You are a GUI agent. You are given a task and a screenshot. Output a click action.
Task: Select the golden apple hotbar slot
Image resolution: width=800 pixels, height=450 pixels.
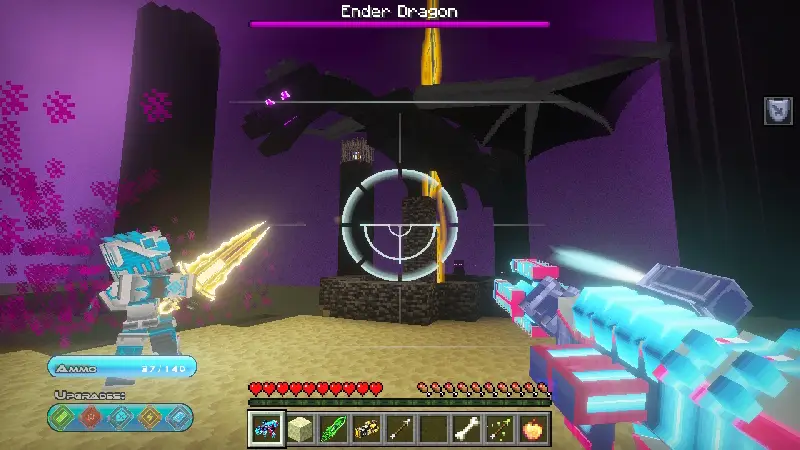[532, 429]
